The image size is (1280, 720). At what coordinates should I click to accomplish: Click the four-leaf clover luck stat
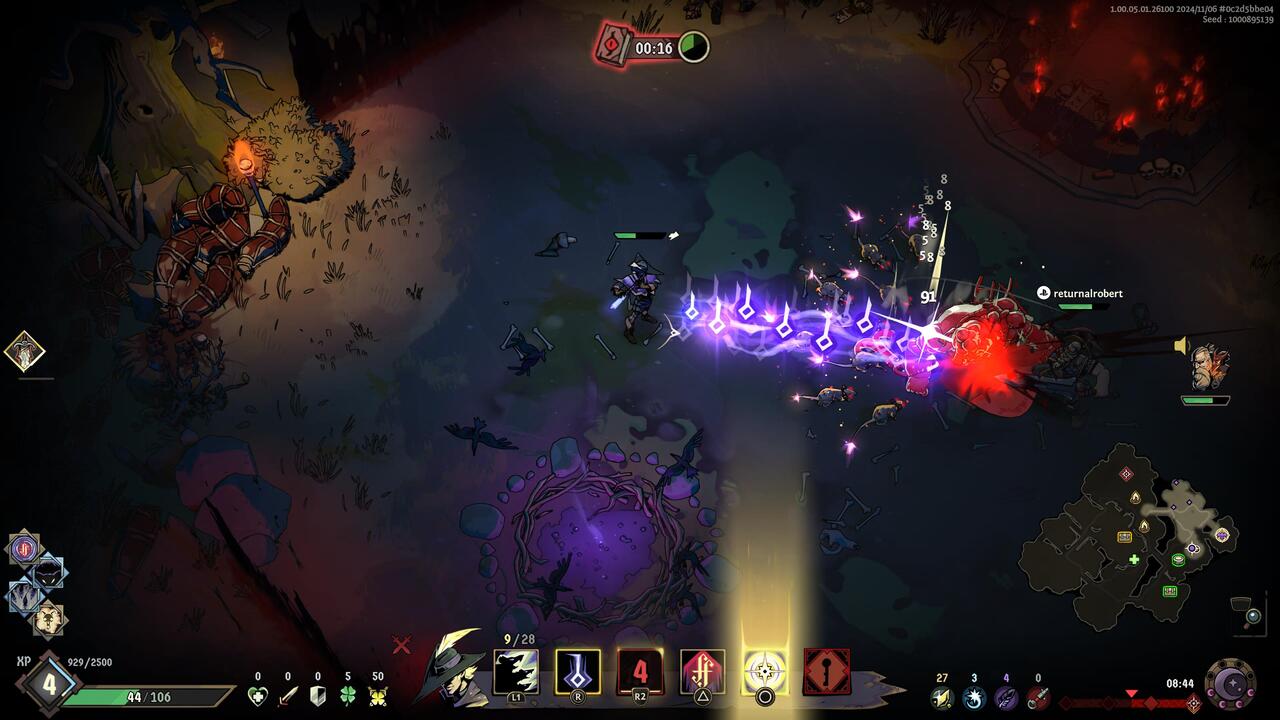pyautogui.click(x=348, y=696)
